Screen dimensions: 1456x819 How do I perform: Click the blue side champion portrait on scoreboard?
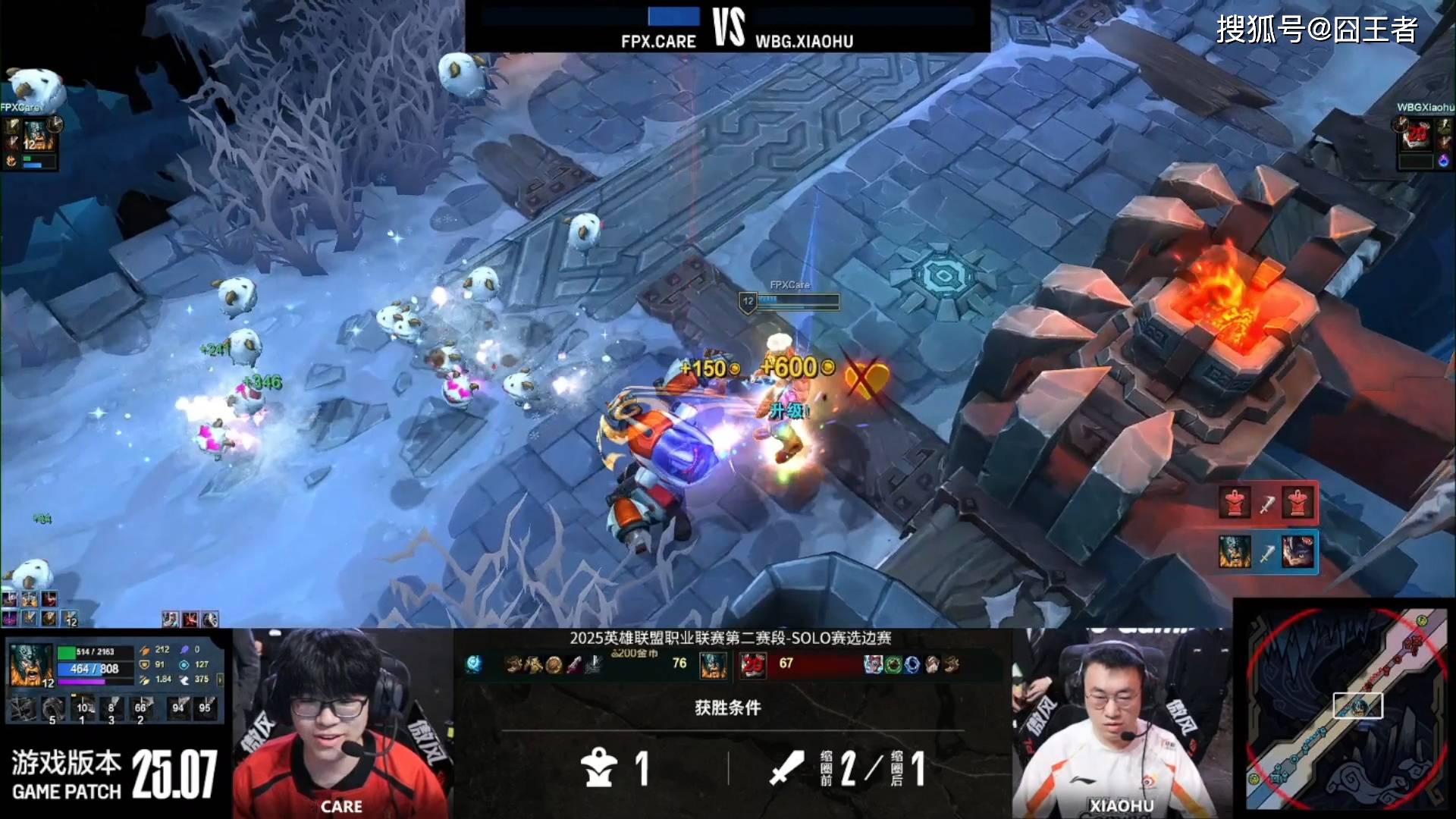click(x=713, y=665)
